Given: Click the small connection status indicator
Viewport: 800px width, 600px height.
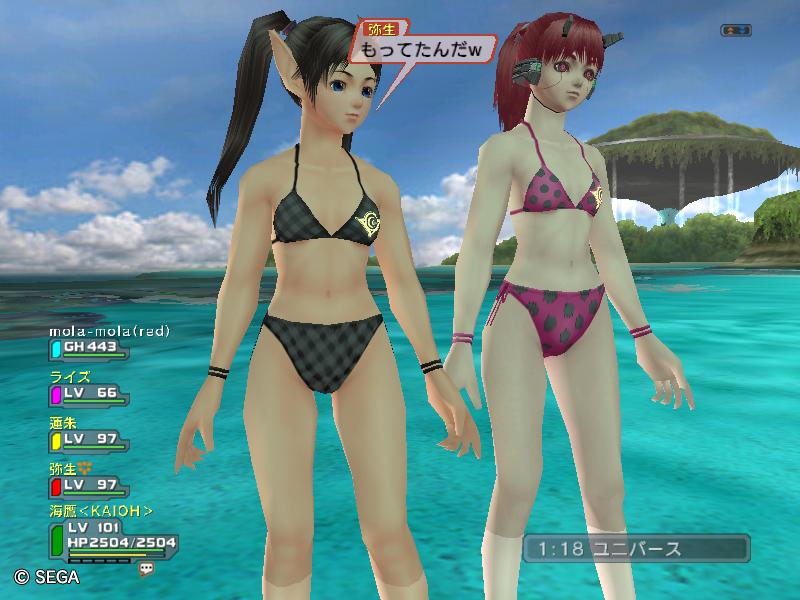Looking at the screenshot, I should (x=735, y=31).
